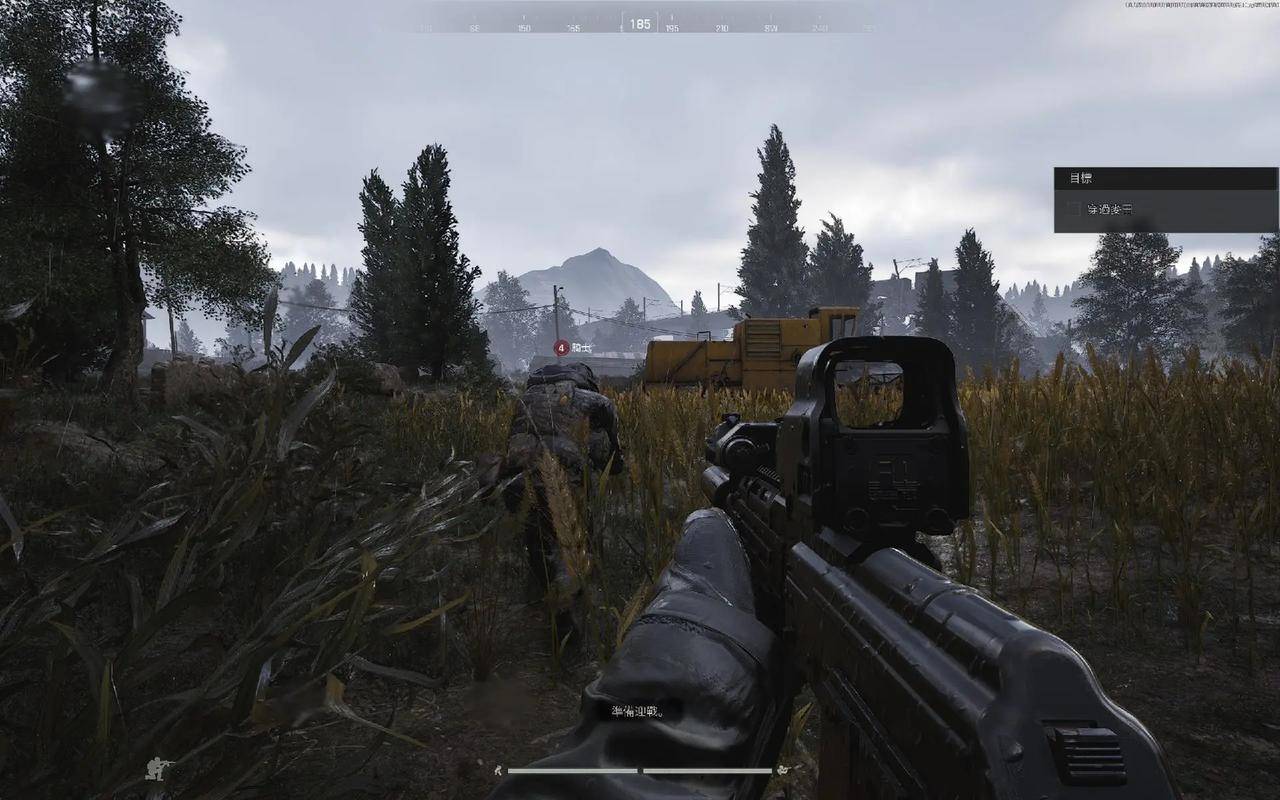The height and width of the screenshot is (800, 1280).
Task: Click the soldier stance icon
Action: 158,769
